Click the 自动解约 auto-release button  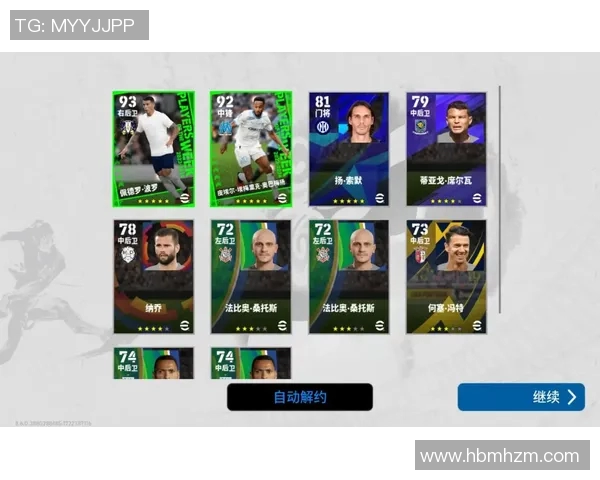coord(300,397)
